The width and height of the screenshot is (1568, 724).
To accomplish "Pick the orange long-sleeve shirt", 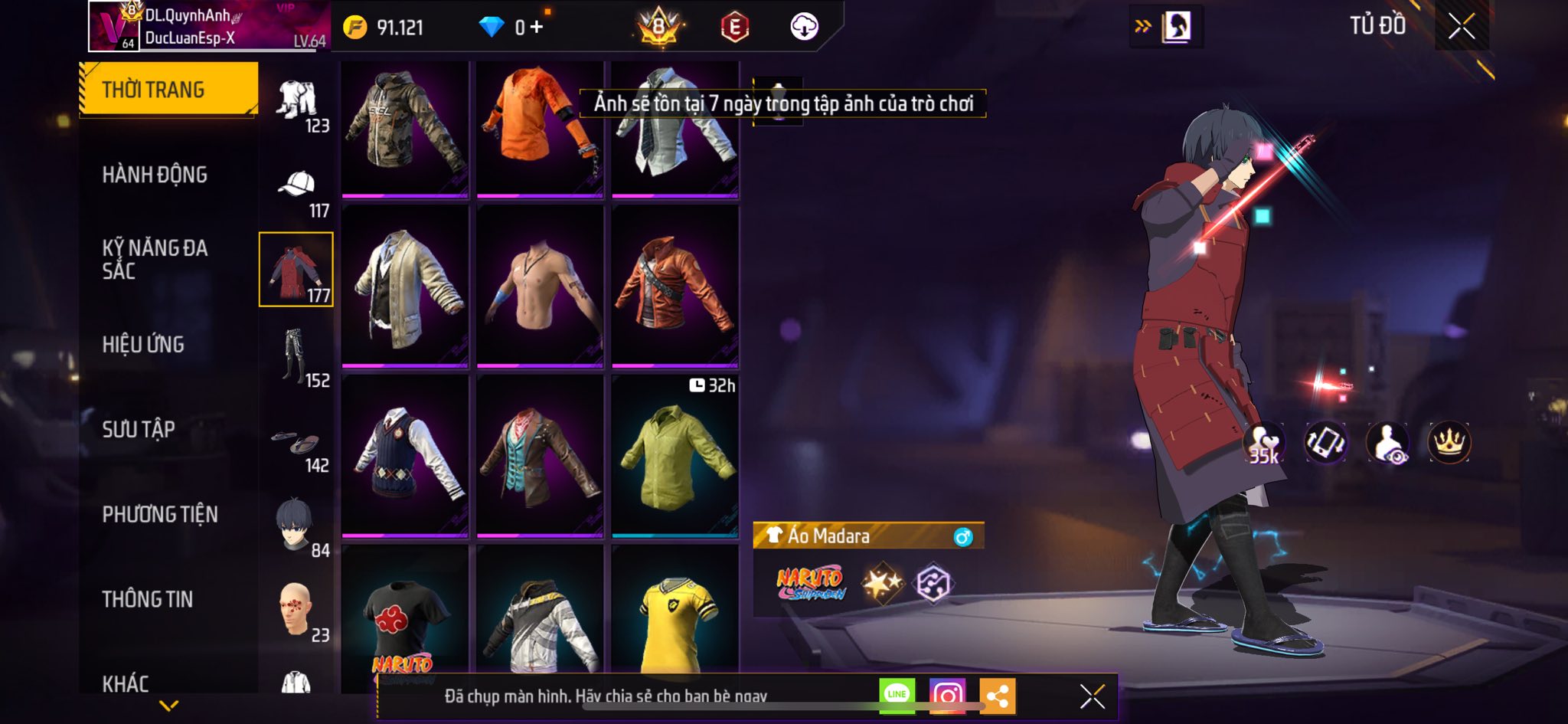I will [540, 128].
